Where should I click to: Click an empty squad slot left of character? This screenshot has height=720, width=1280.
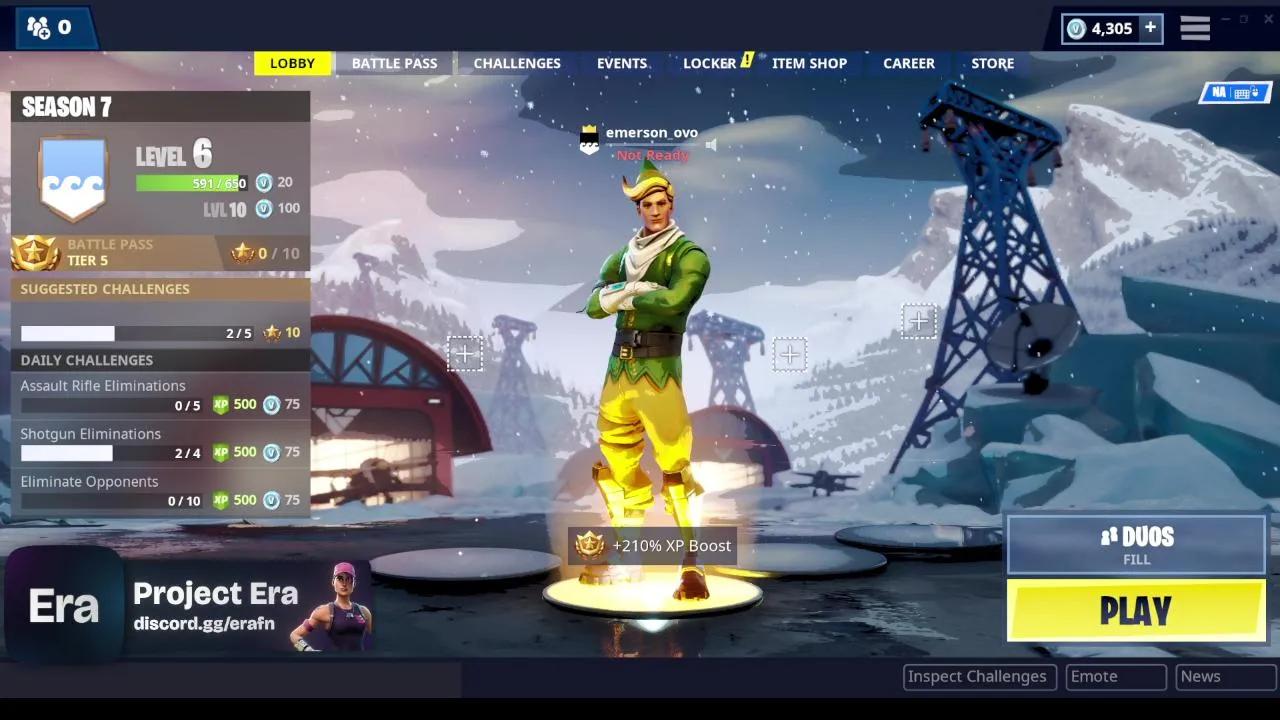point(464,353)
